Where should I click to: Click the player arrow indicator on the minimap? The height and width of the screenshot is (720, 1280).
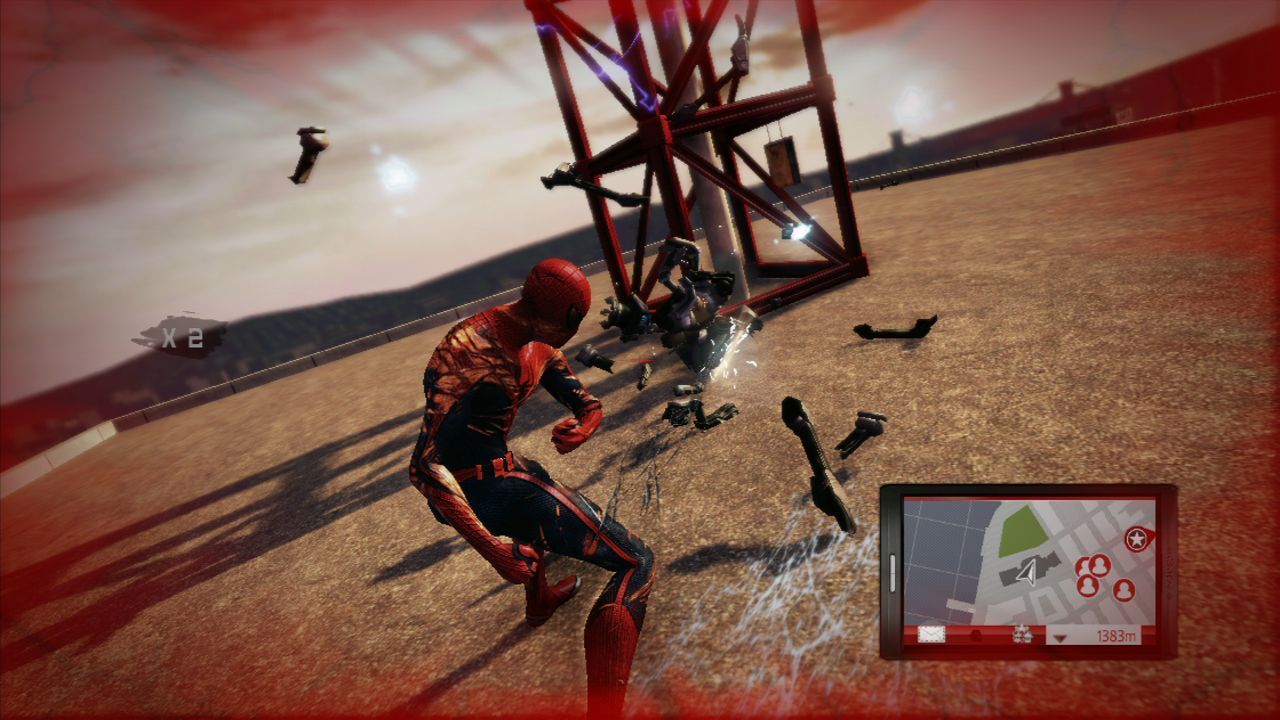[x=1027, y=570]
